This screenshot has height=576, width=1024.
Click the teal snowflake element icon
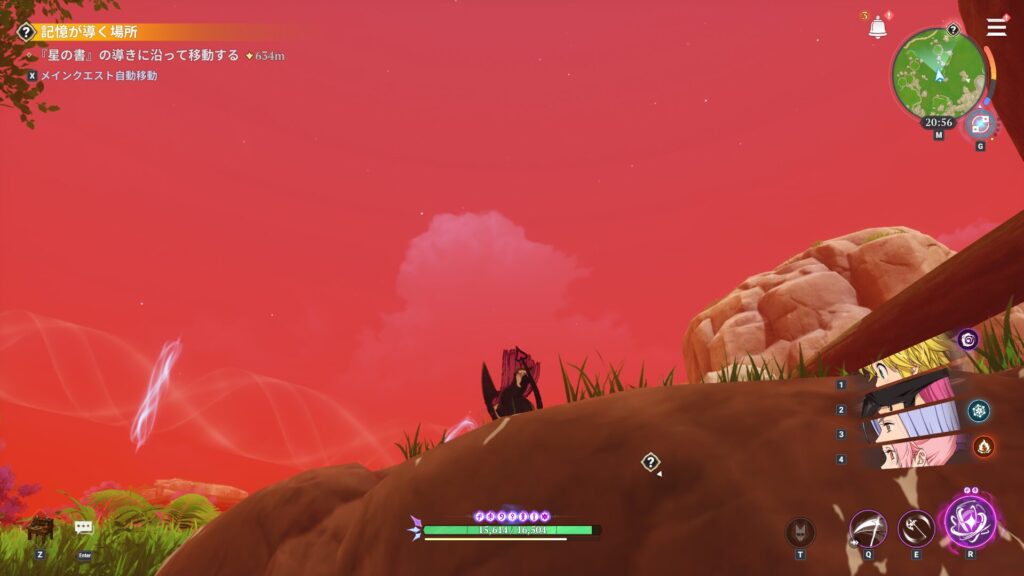click(979, 410)
